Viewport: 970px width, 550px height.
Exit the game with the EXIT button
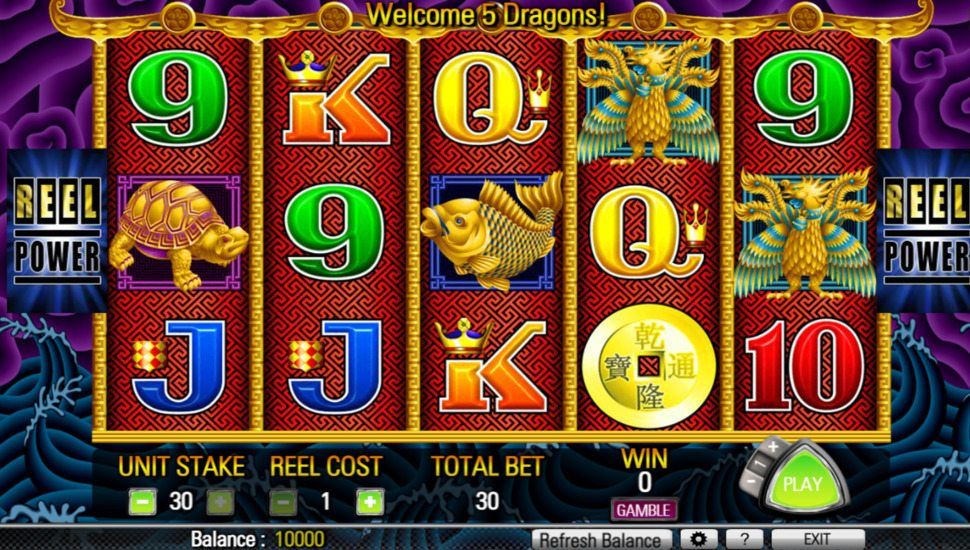pyautogui.click(x=818, y=540)
